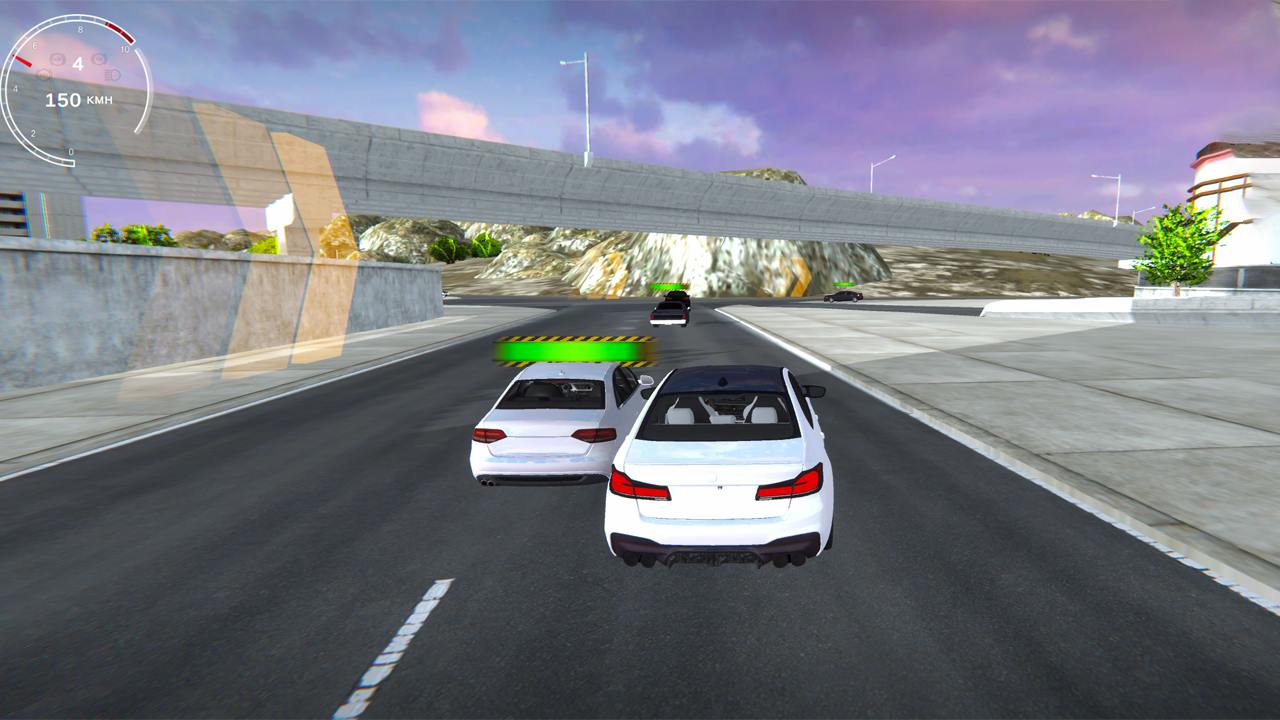Click the tachometer redline zone near 10

pos(120,33)
